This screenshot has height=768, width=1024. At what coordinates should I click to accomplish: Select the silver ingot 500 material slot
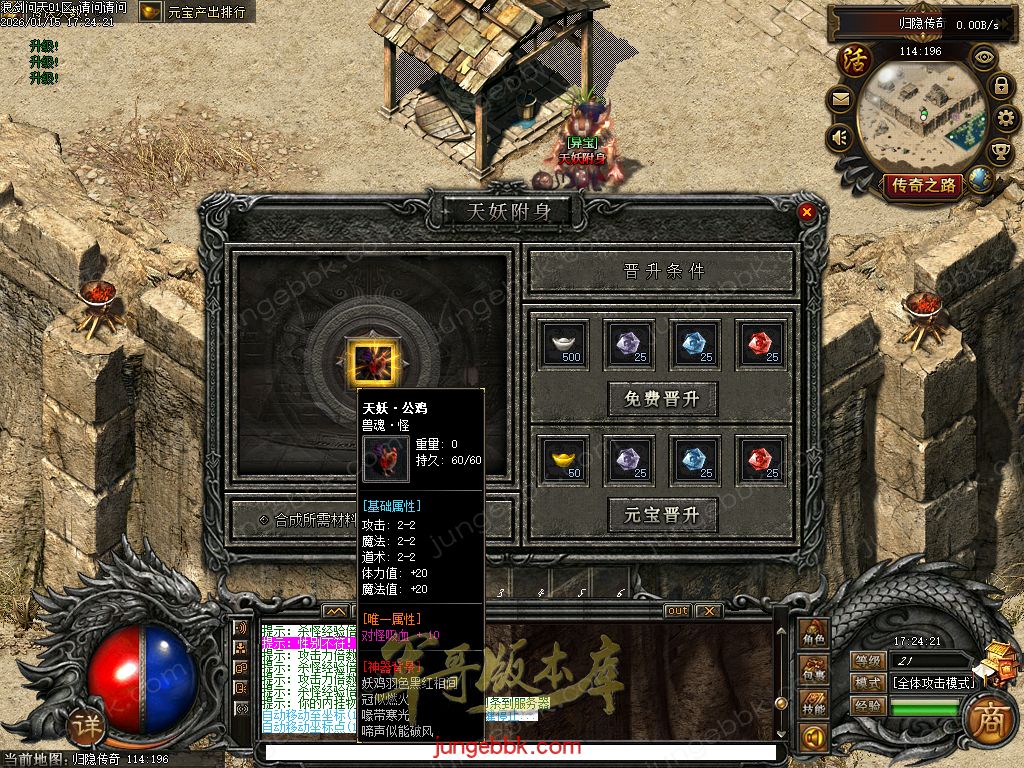tap(565, 343)
